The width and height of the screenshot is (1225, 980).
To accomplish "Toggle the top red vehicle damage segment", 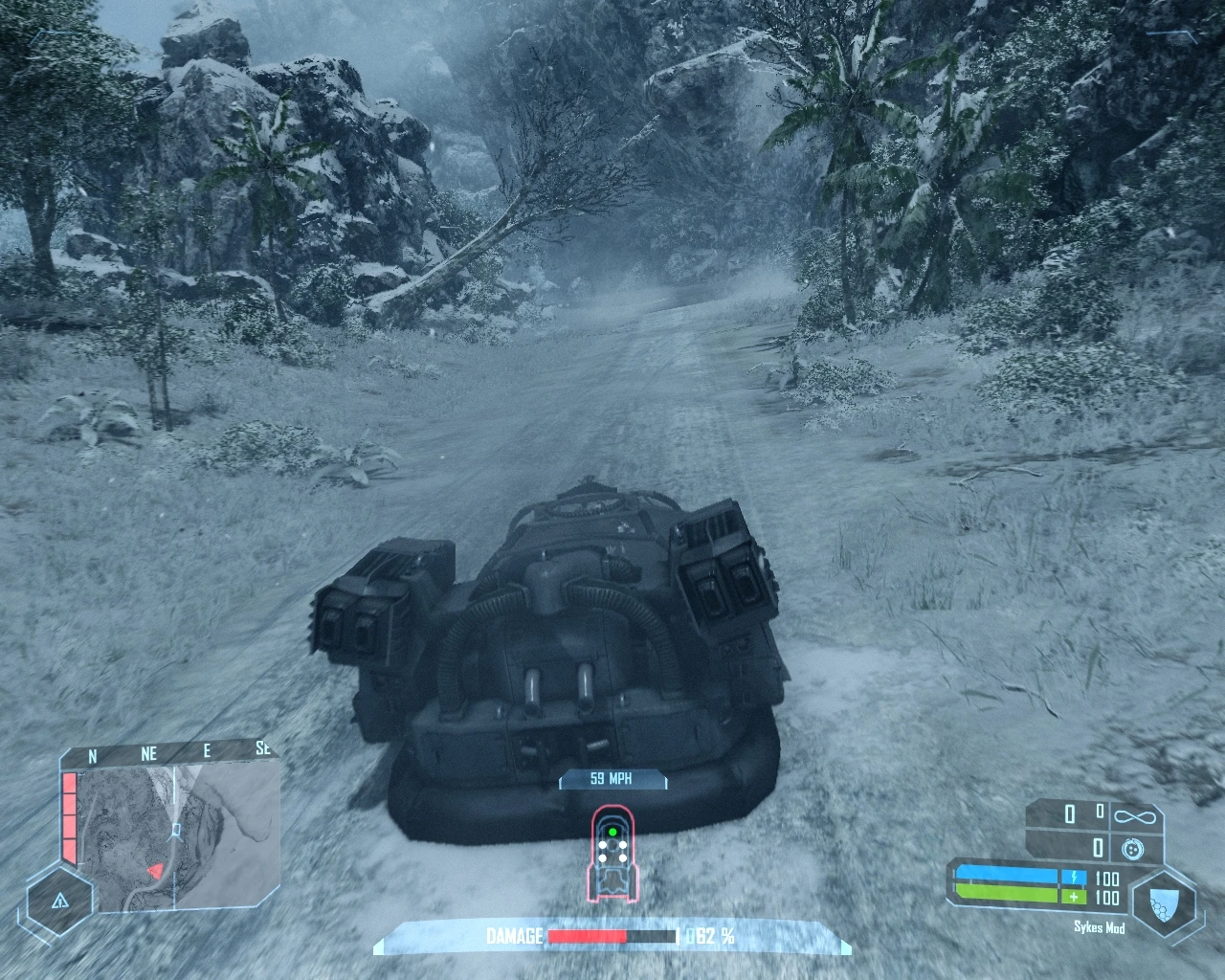I will 69,782.
